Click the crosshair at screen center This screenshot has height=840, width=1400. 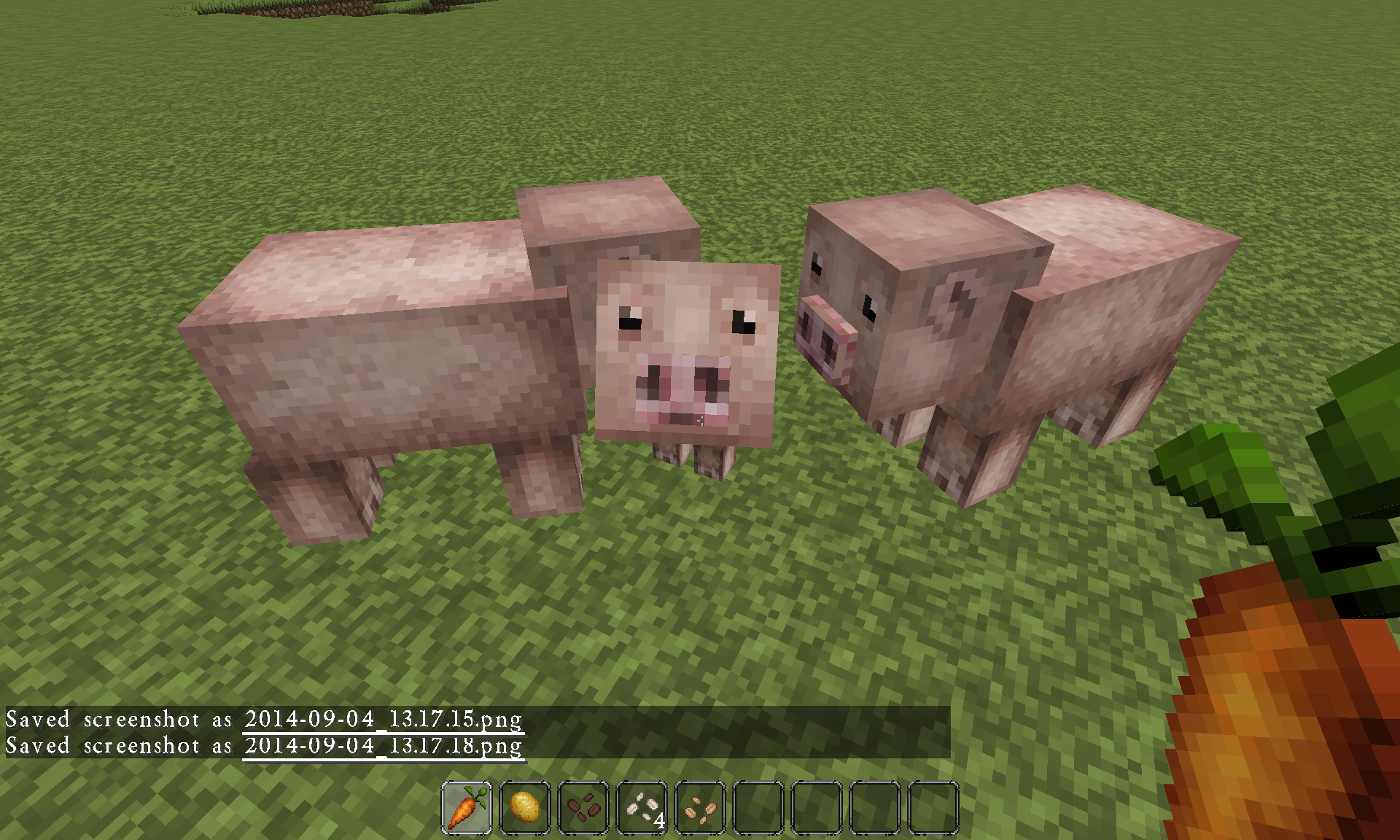coord(700,420)
